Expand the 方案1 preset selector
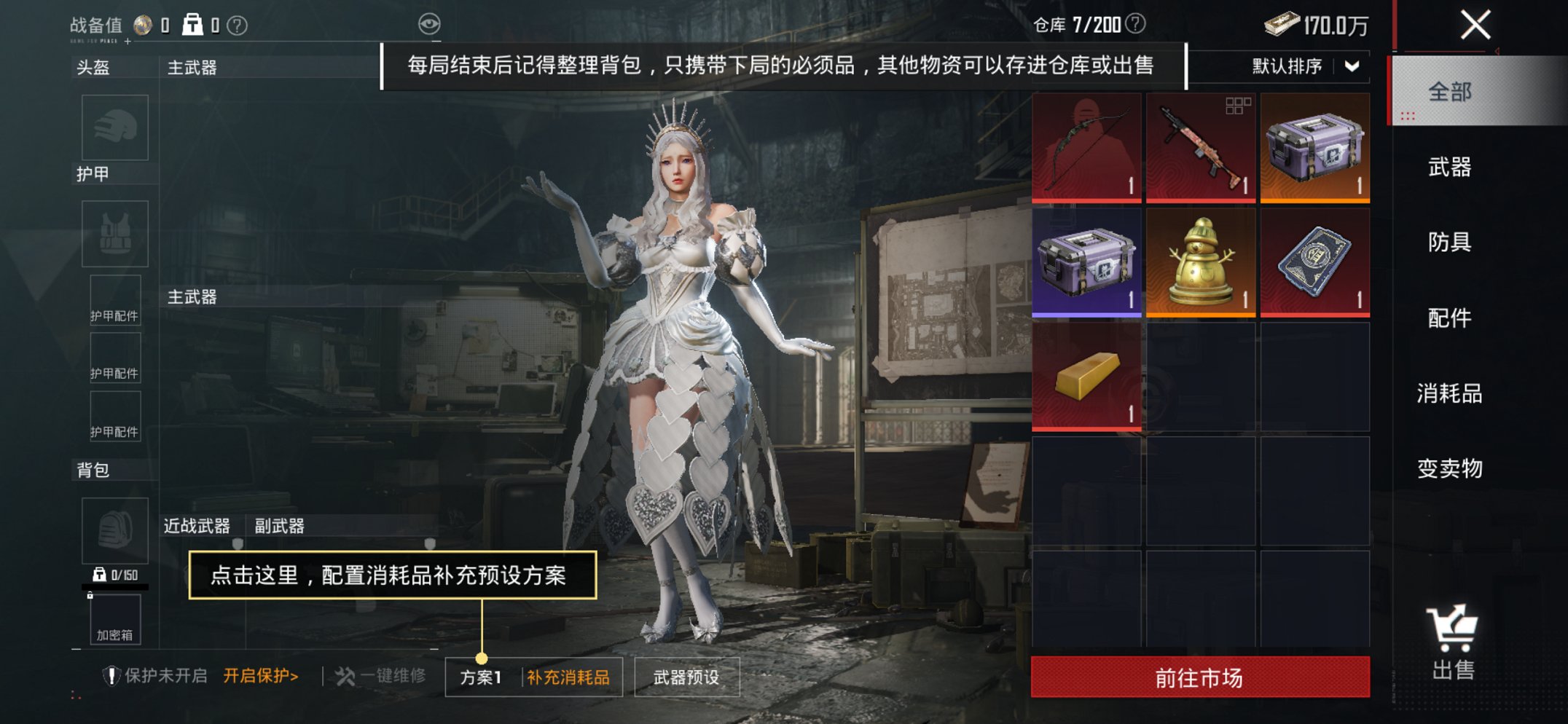Viewport: 1568px width, 724px height. point(481,675)
